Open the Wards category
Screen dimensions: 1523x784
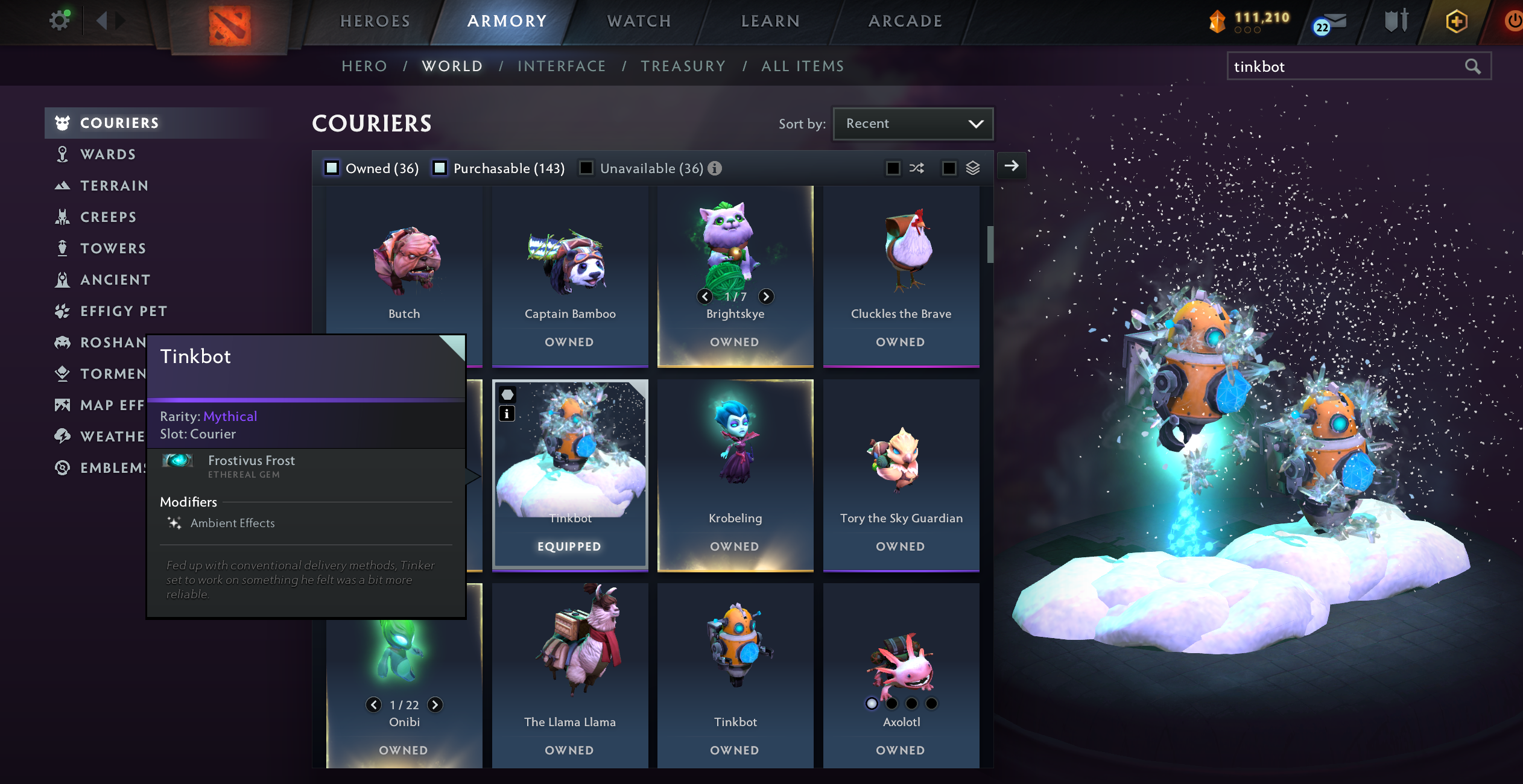108,154
